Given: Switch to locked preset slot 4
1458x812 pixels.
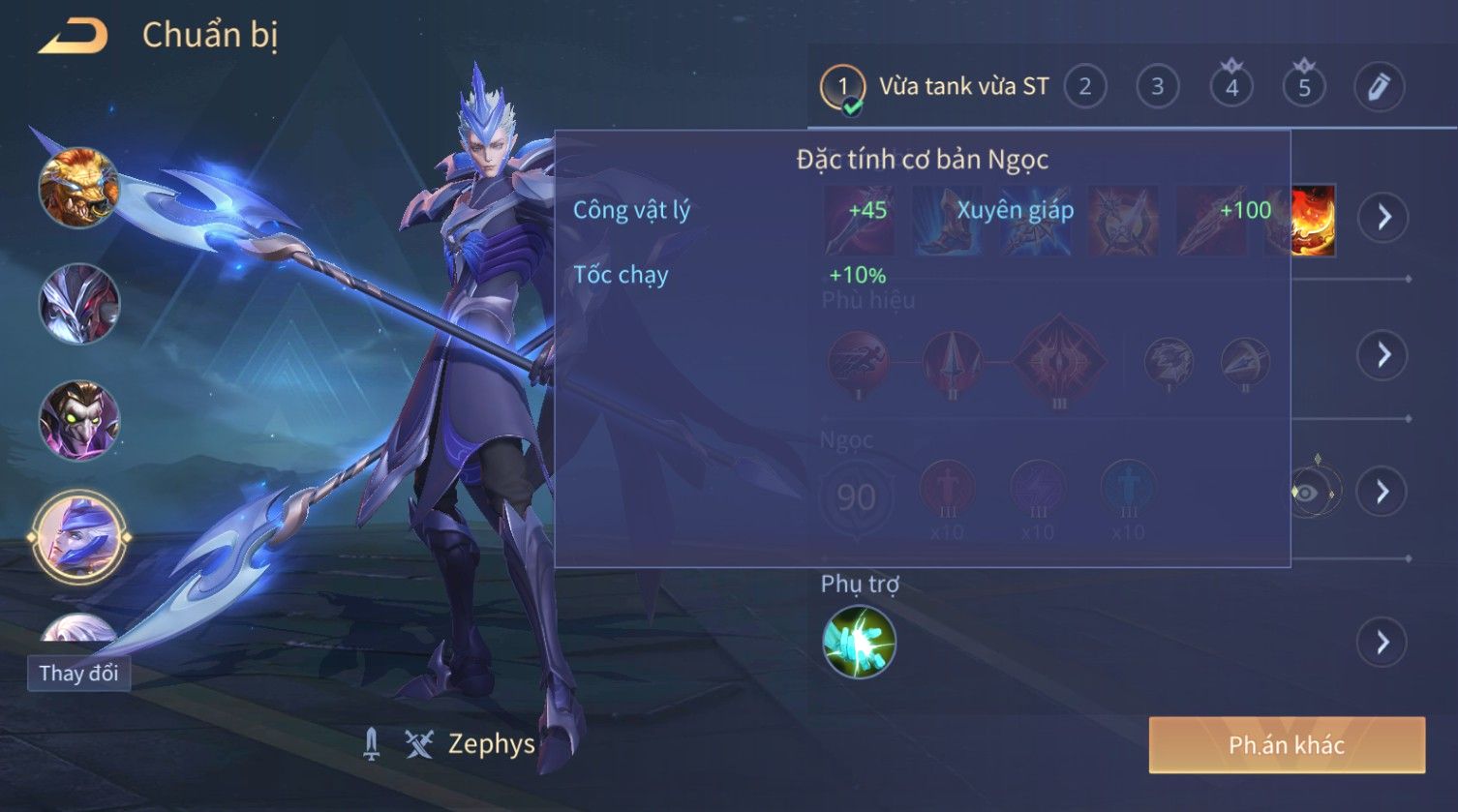Looking at the screenshot, I should [1231, 87].
